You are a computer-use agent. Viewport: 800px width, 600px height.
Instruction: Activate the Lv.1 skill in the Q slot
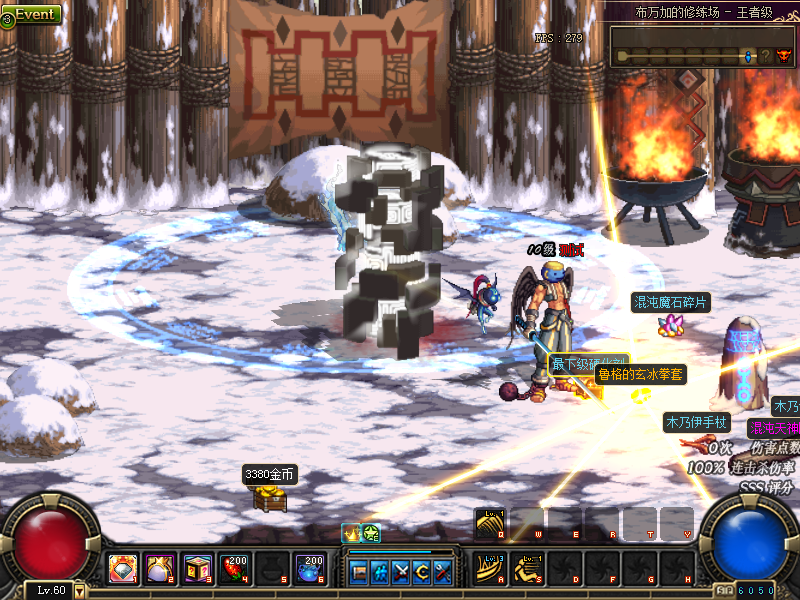click(491, 523)
